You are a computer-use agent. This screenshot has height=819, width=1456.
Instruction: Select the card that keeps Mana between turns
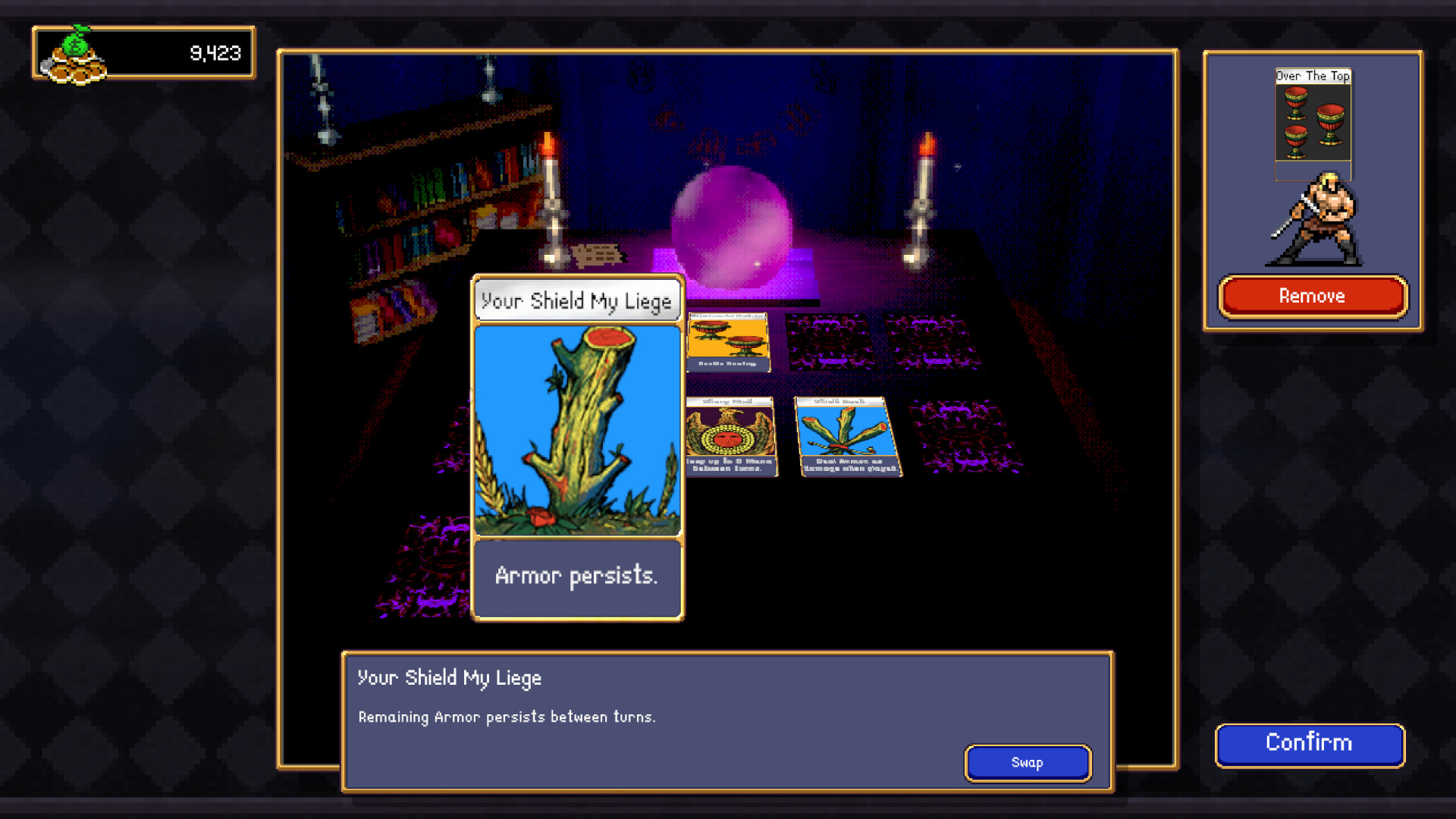click(x=730, y=432)
